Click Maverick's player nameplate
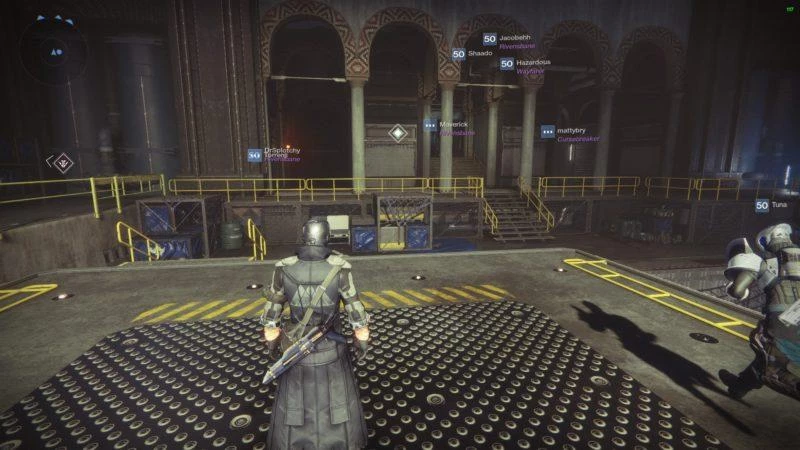The image size is (800, 450). (x=452, y=127)
